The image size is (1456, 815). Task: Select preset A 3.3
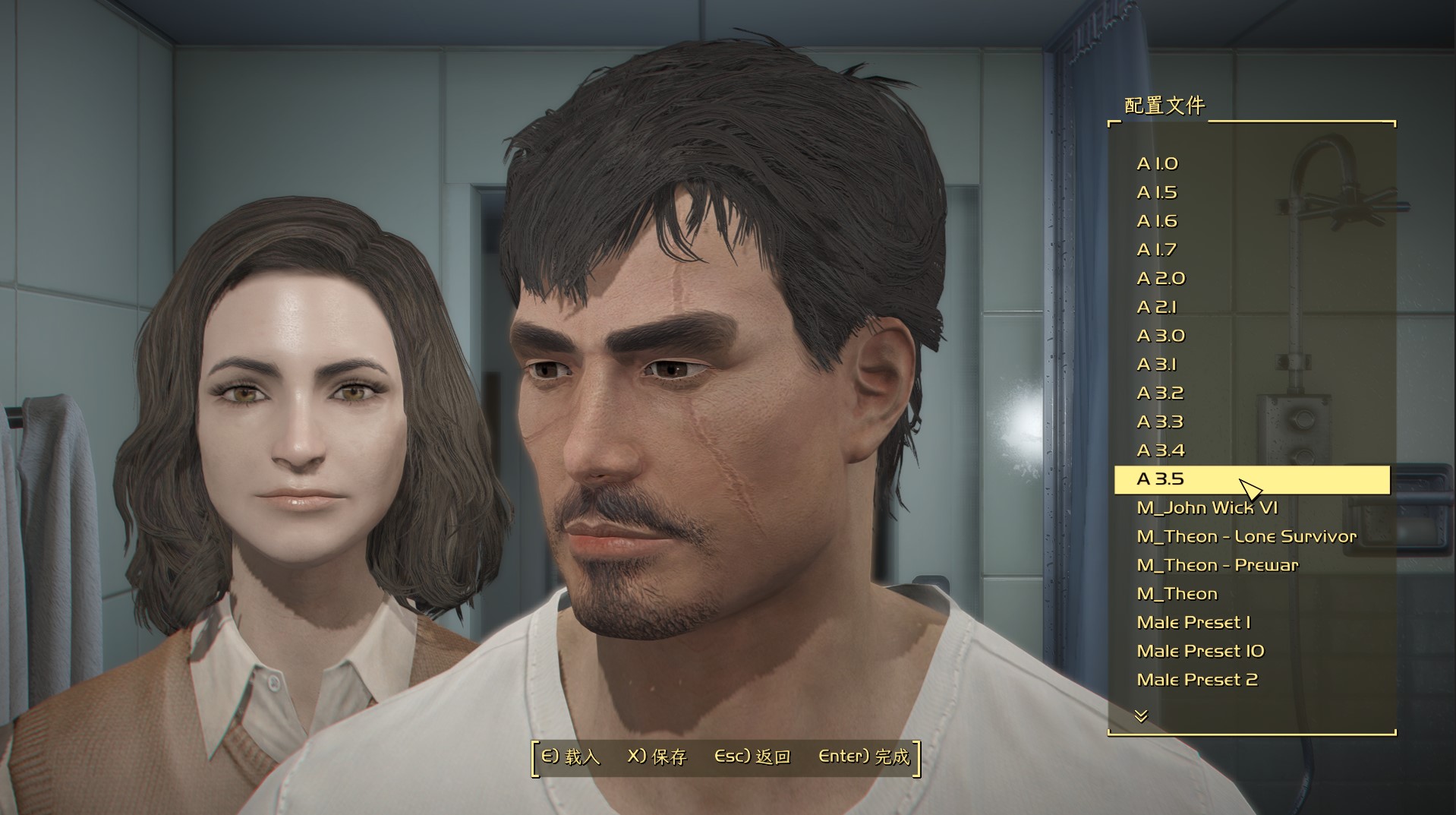click(1160, 422)
